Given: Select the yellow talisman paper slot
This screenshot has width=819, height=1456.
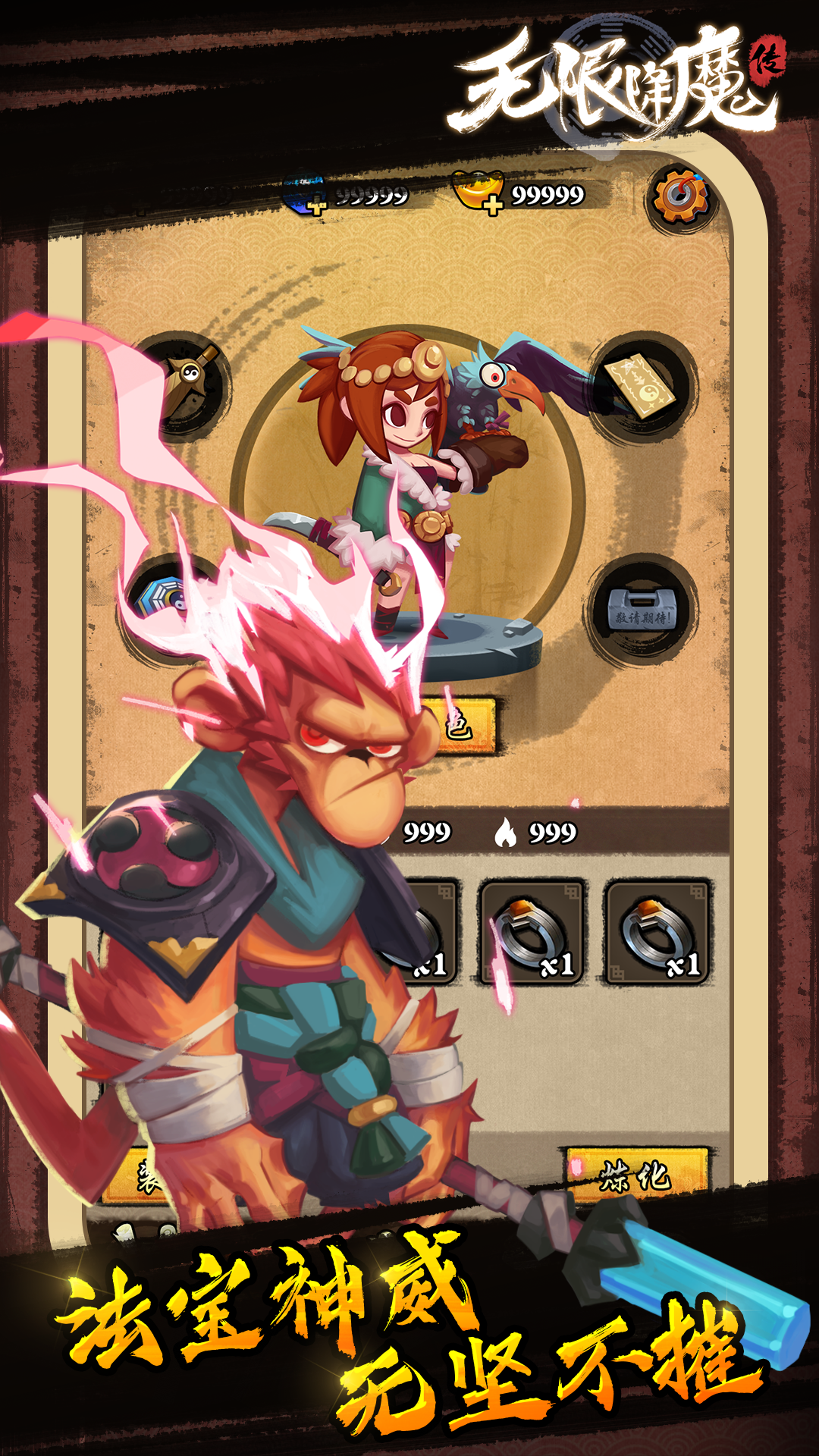Looking at the screenshot, I should [x=643, y=387].
